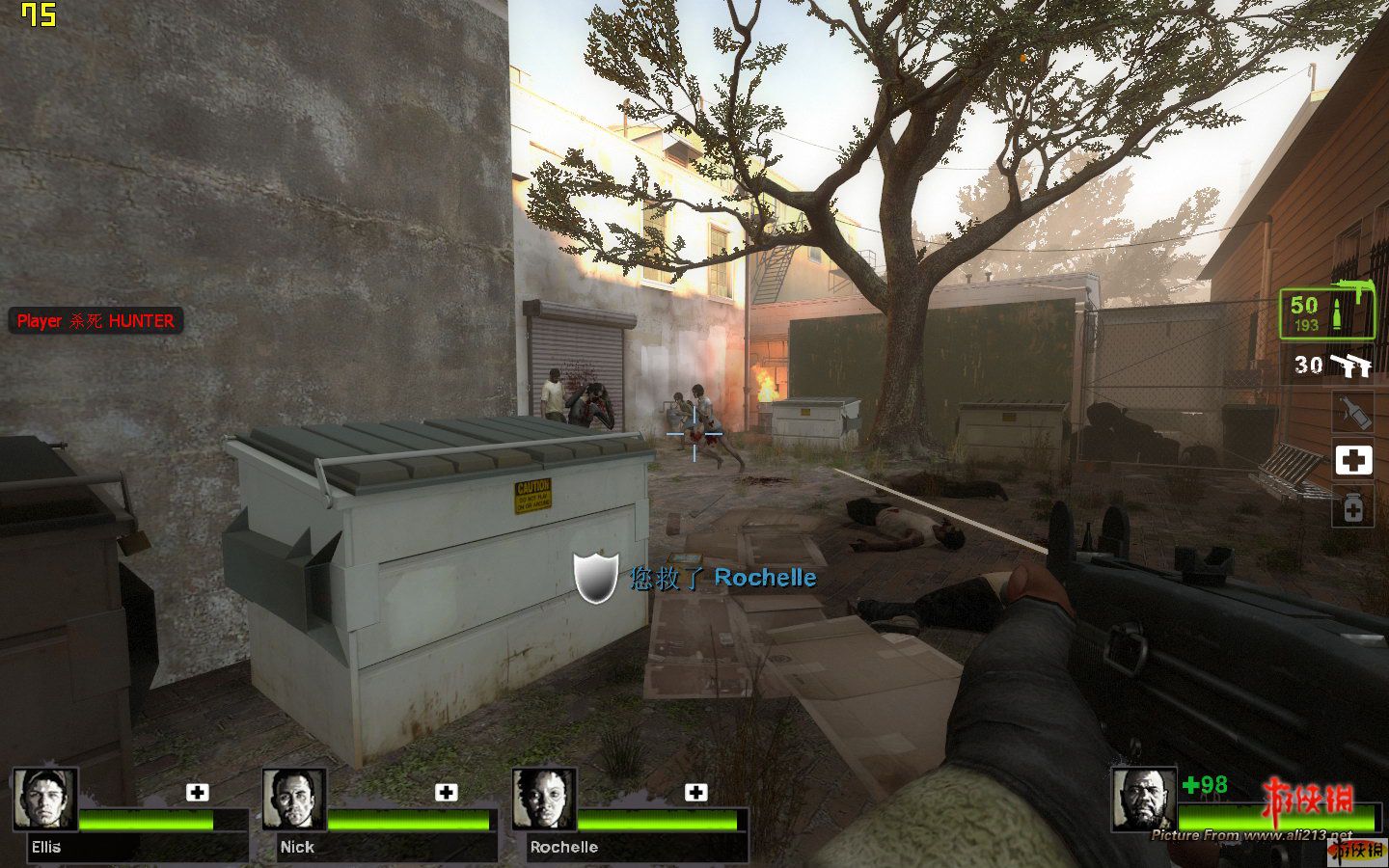Click the pill bottle slot
Screen dimensions: 1389x868
[1353, 507]
